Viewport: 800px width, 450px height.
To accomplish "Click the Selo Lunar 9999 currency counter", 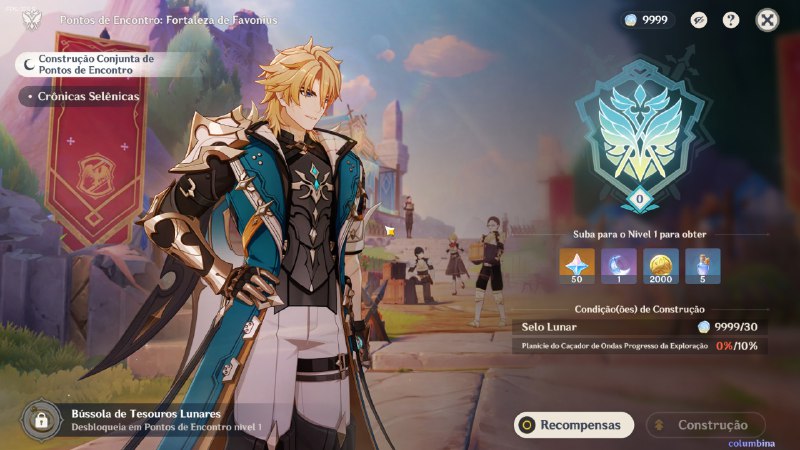I will [x=646, y=19].
